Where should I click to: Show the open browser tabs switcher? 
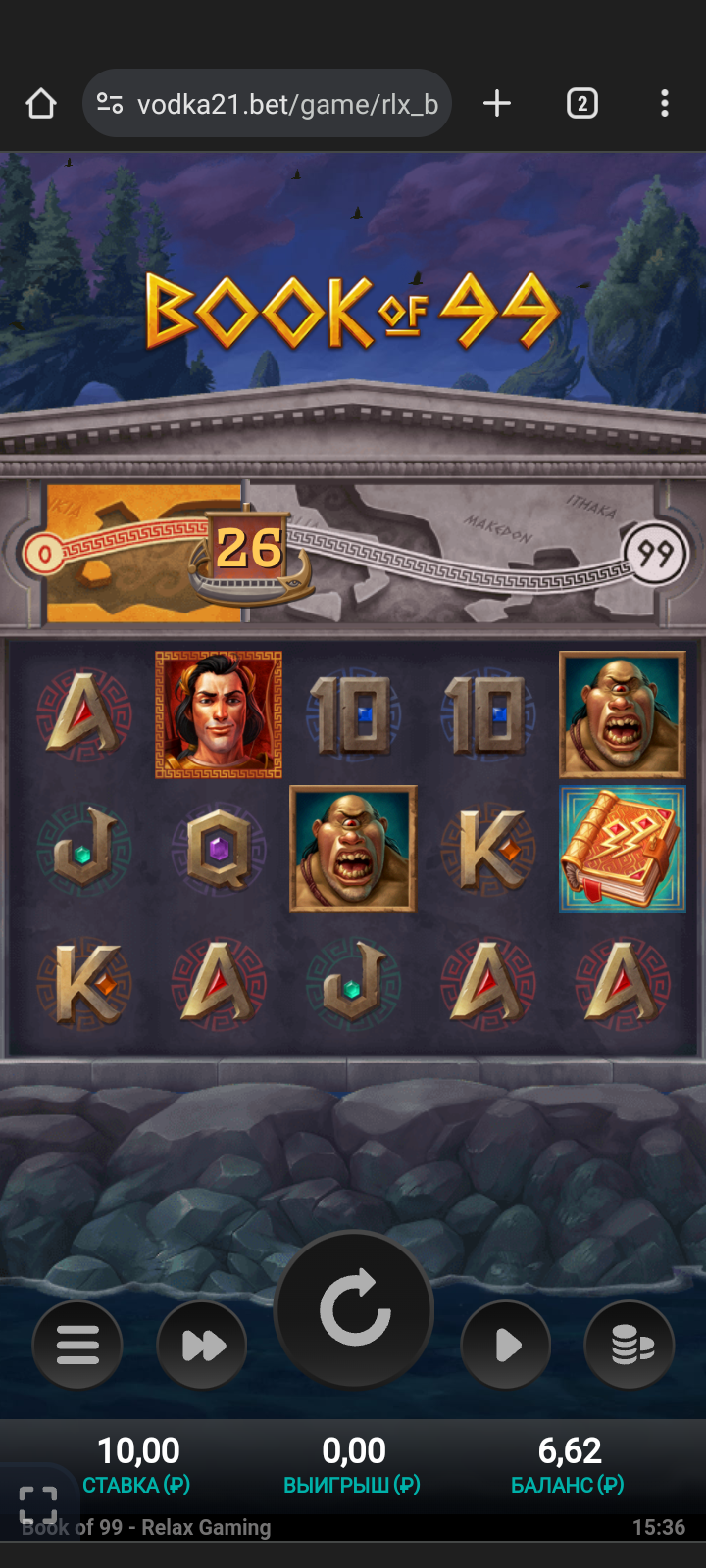click(x=581, y=104)
